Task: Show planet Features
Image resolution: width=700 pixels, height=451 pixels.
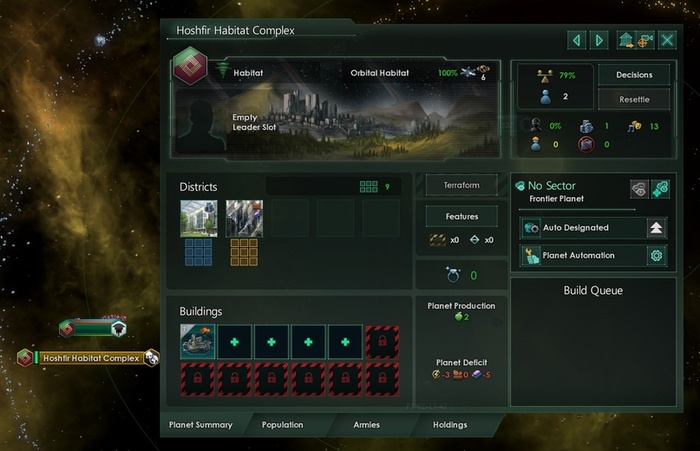Action: pos(462,216)
